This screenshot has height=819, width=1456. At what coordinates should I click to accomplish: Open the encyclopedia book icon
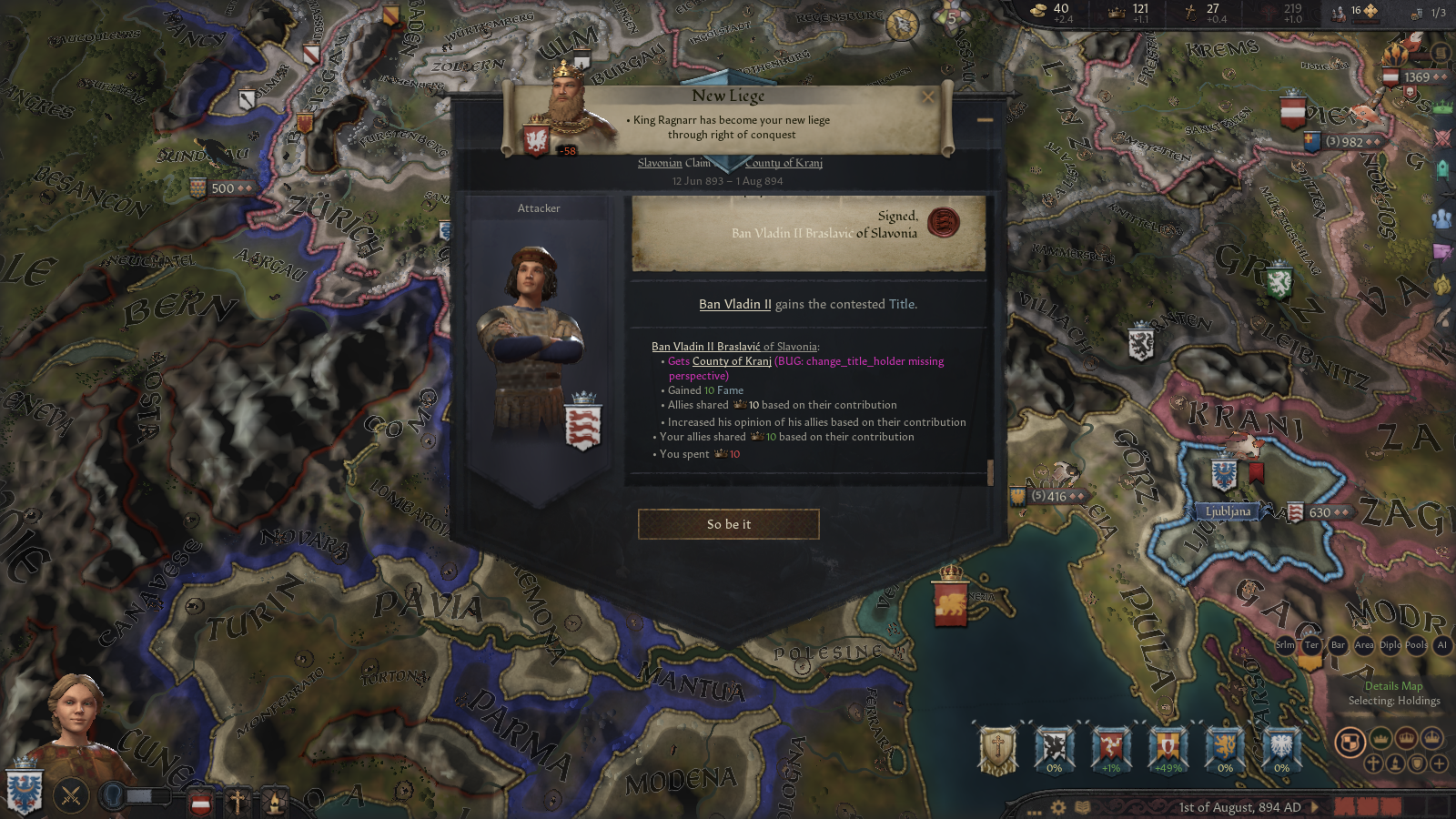coord(1083,807)
